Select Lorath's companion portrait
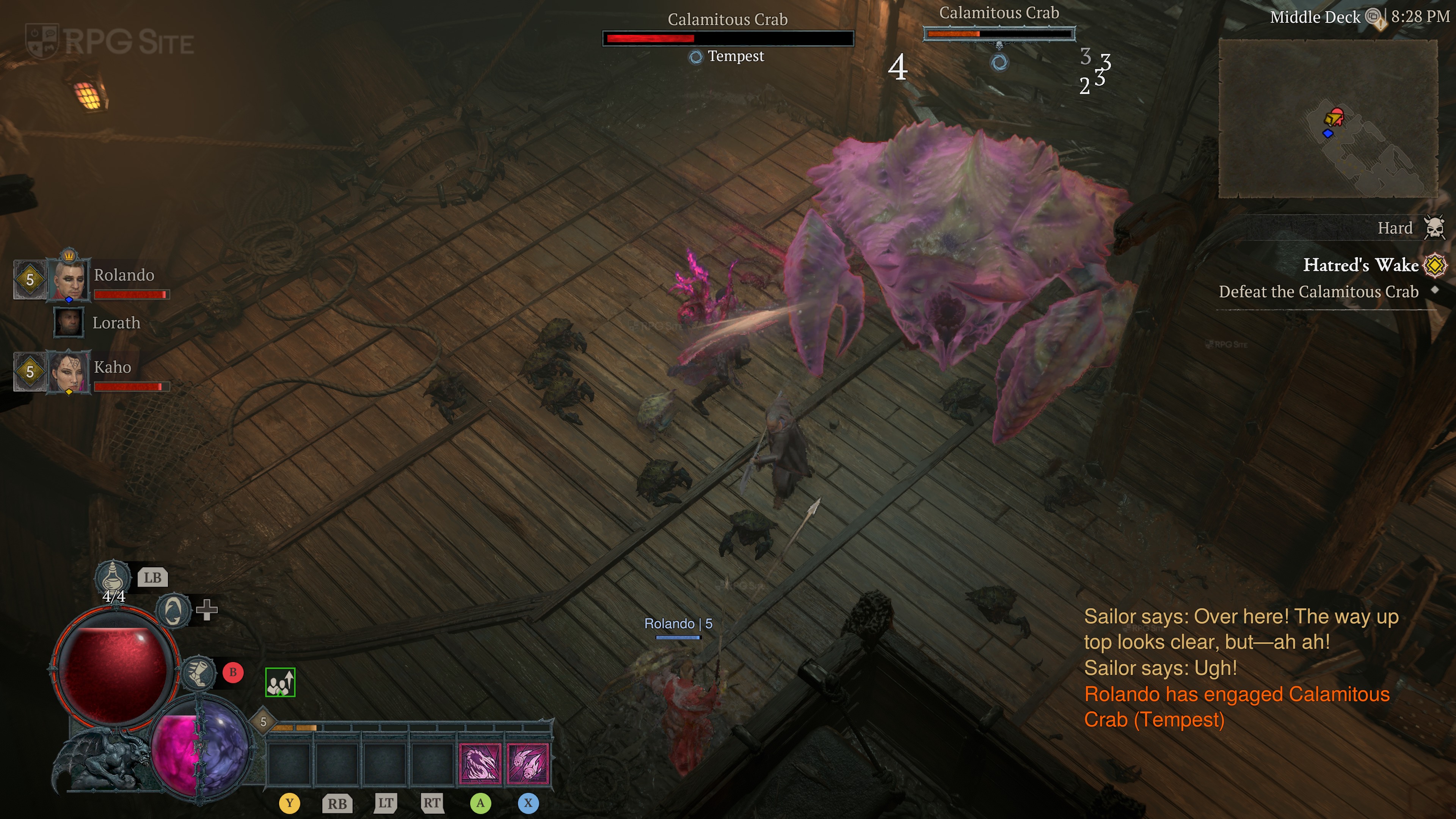Image resolution: width=1456 pixels, height=819 pixels. pos(69,322)
